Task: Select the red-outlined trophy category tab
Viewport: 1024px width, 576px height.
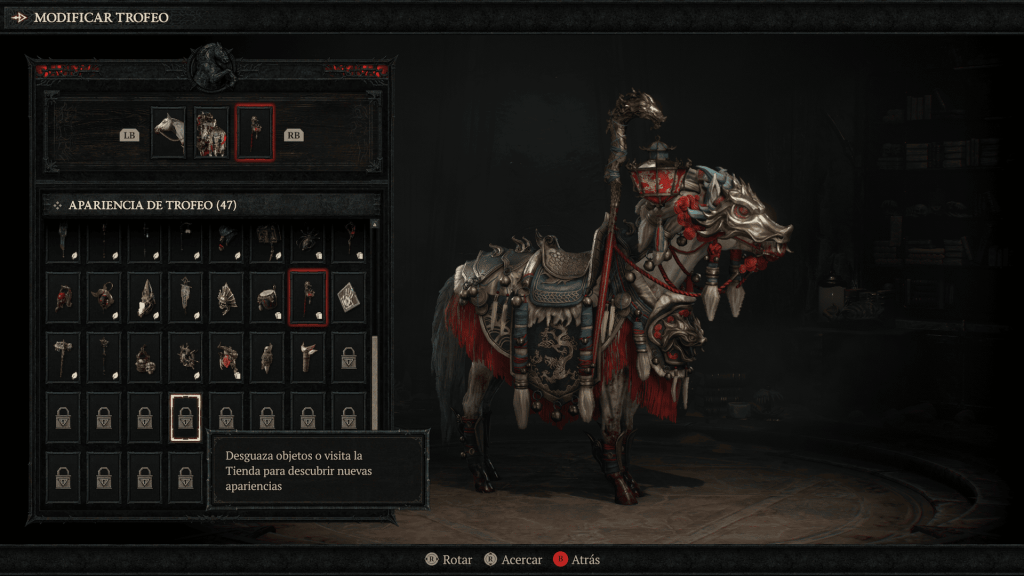Action: (x=254, y=133)
